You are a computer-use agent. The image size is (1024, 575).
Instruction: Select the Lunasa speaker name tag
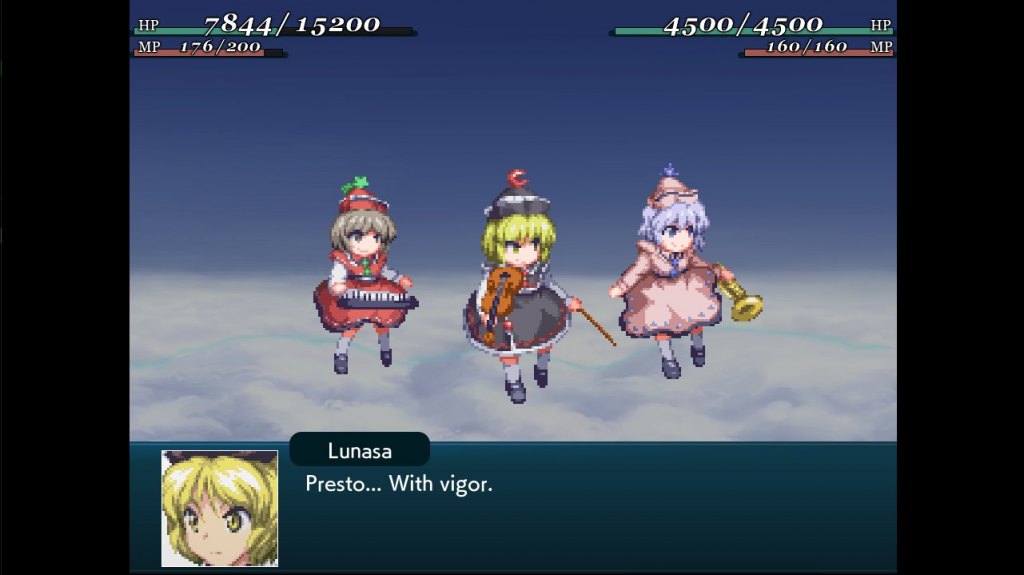tap(359, 450)
